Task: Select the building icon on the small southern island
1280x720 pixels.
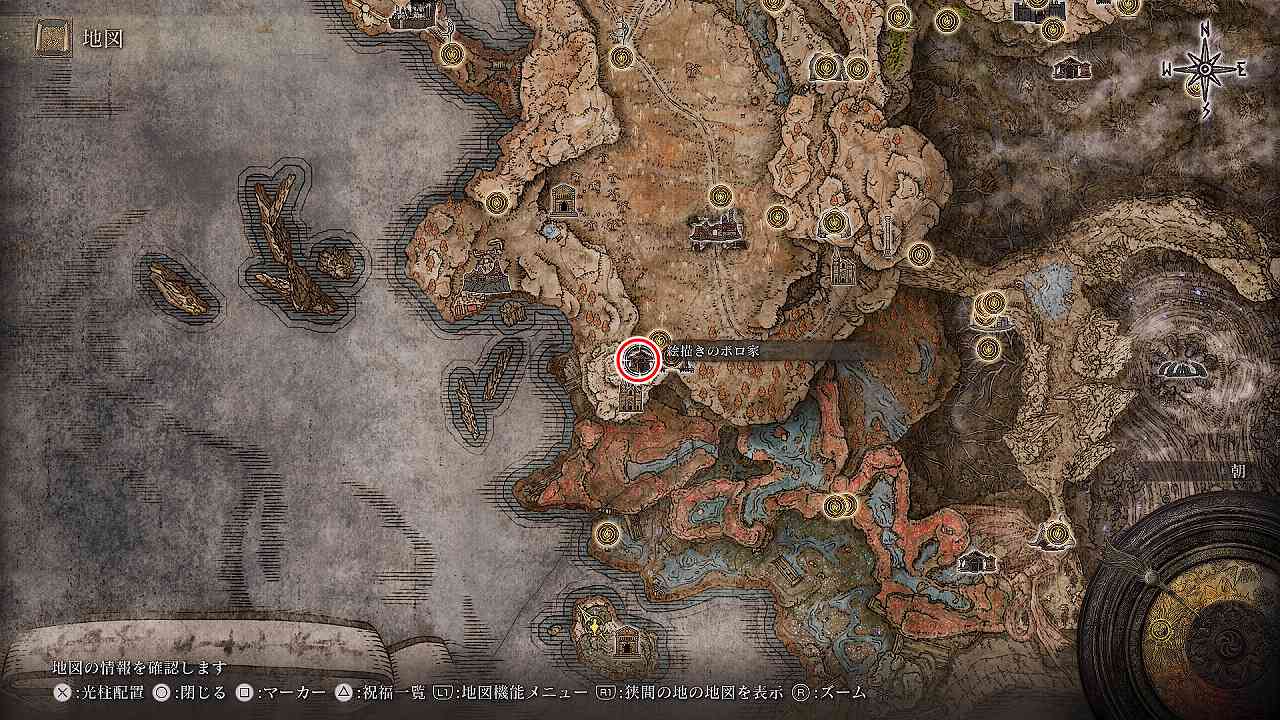Action: pyautogui.click(x=627, y=640)
